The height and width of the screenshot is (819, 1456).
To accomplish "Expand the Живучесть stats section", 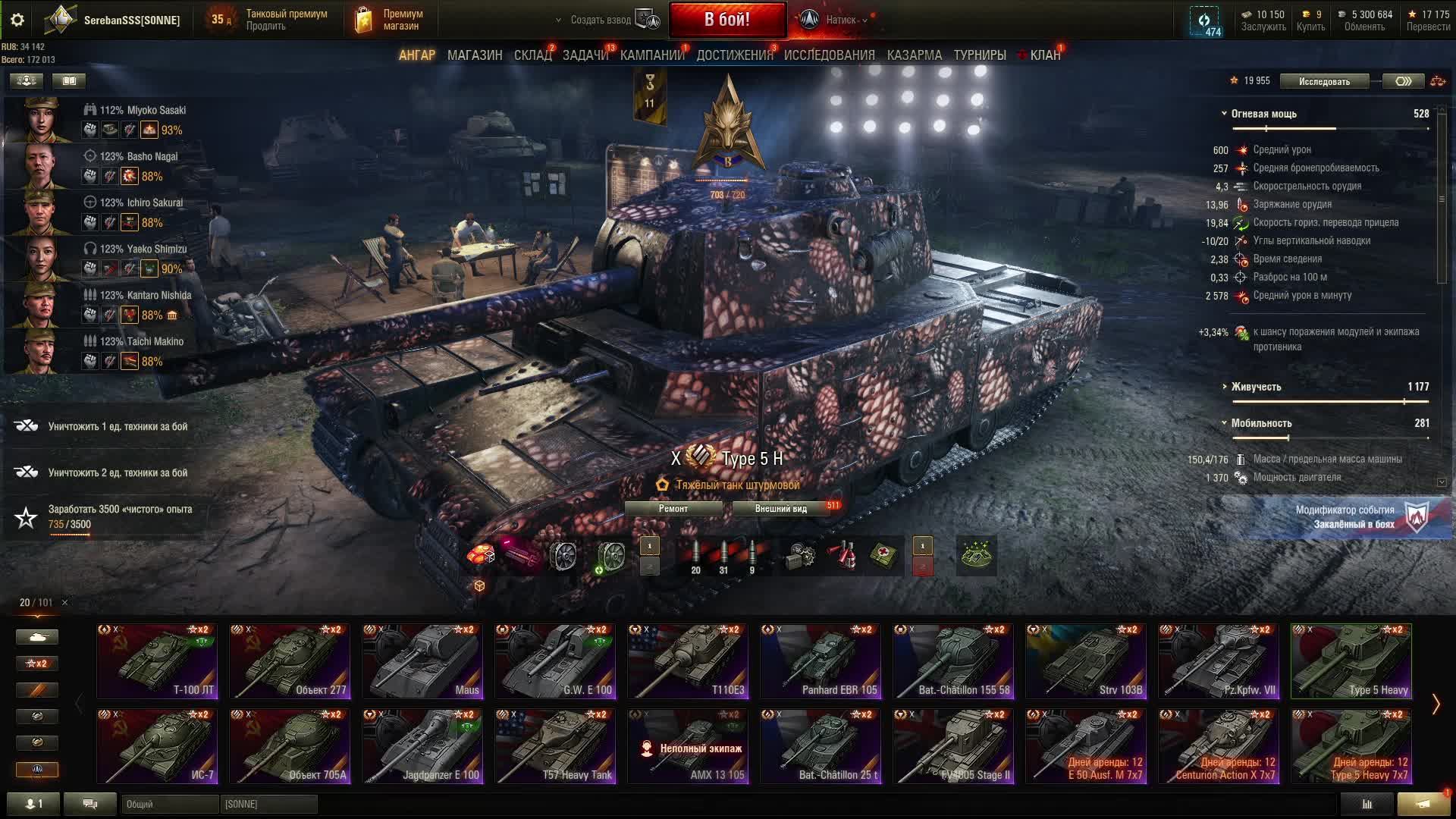I will click(x=1256, y=387).
